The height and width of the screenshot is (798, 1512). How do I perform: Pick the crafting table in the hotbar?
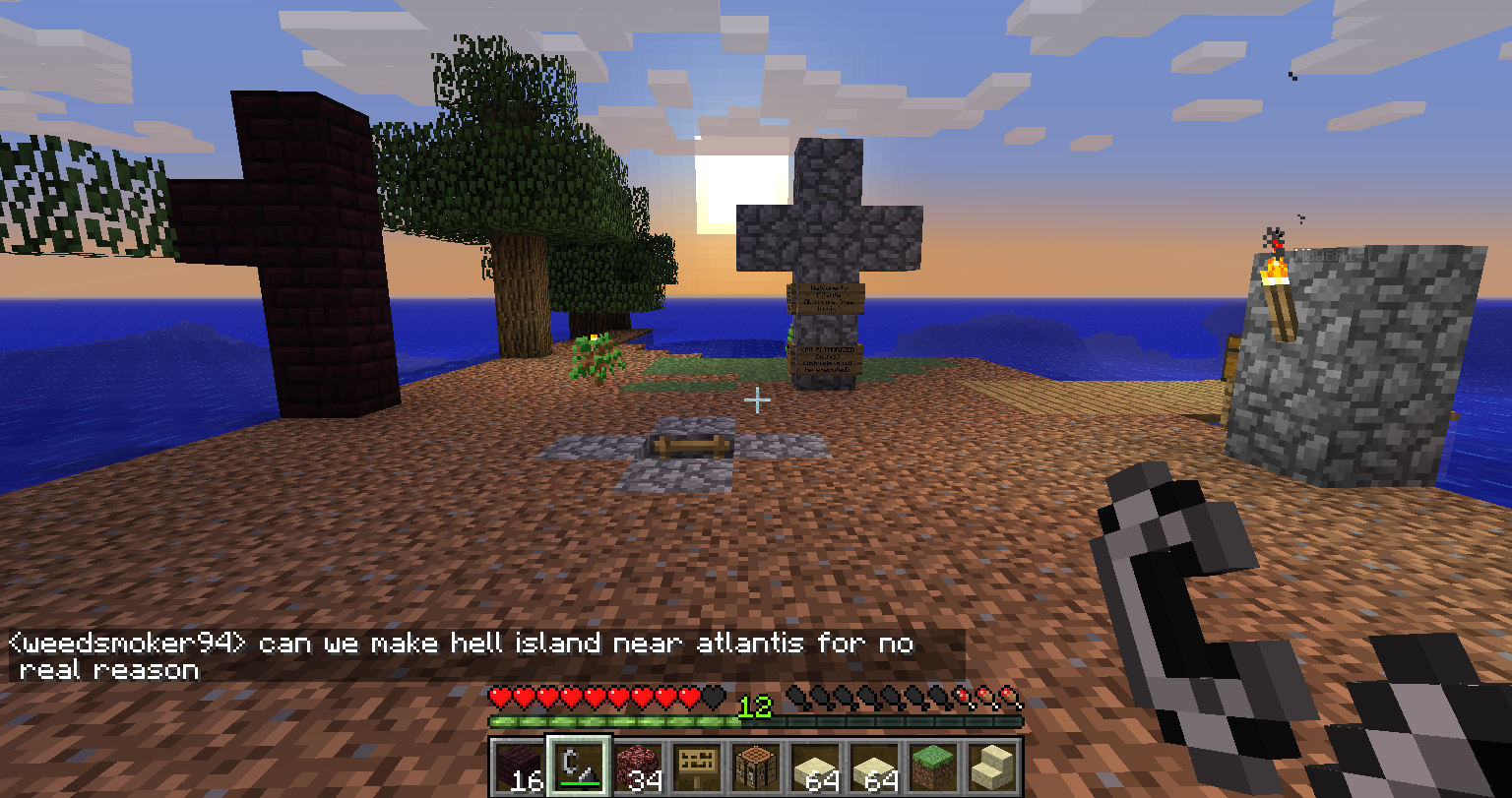click(756, 767)
